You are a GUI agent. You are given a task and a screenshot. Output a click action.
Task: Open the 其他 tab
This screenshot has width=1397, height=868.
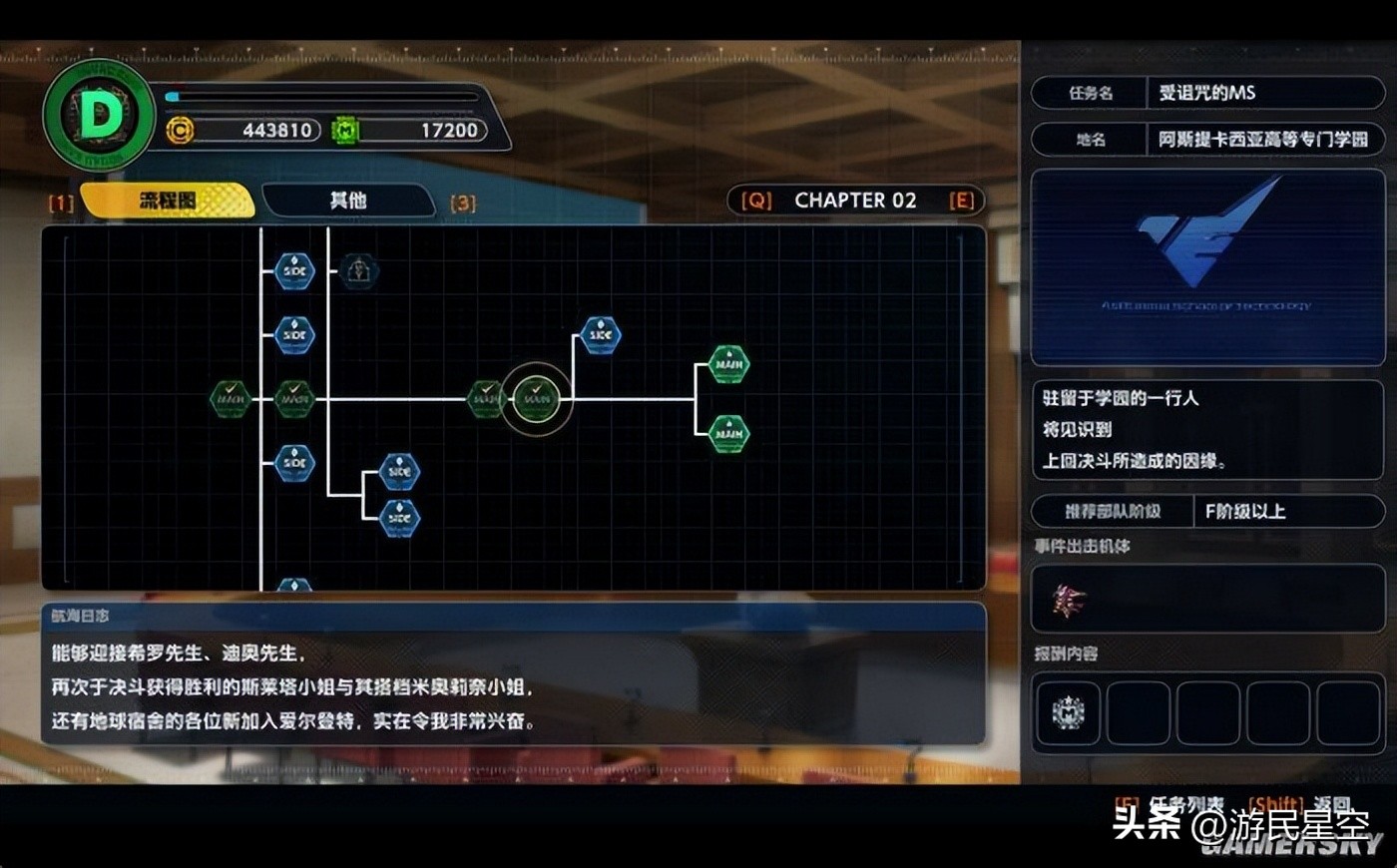348,201
